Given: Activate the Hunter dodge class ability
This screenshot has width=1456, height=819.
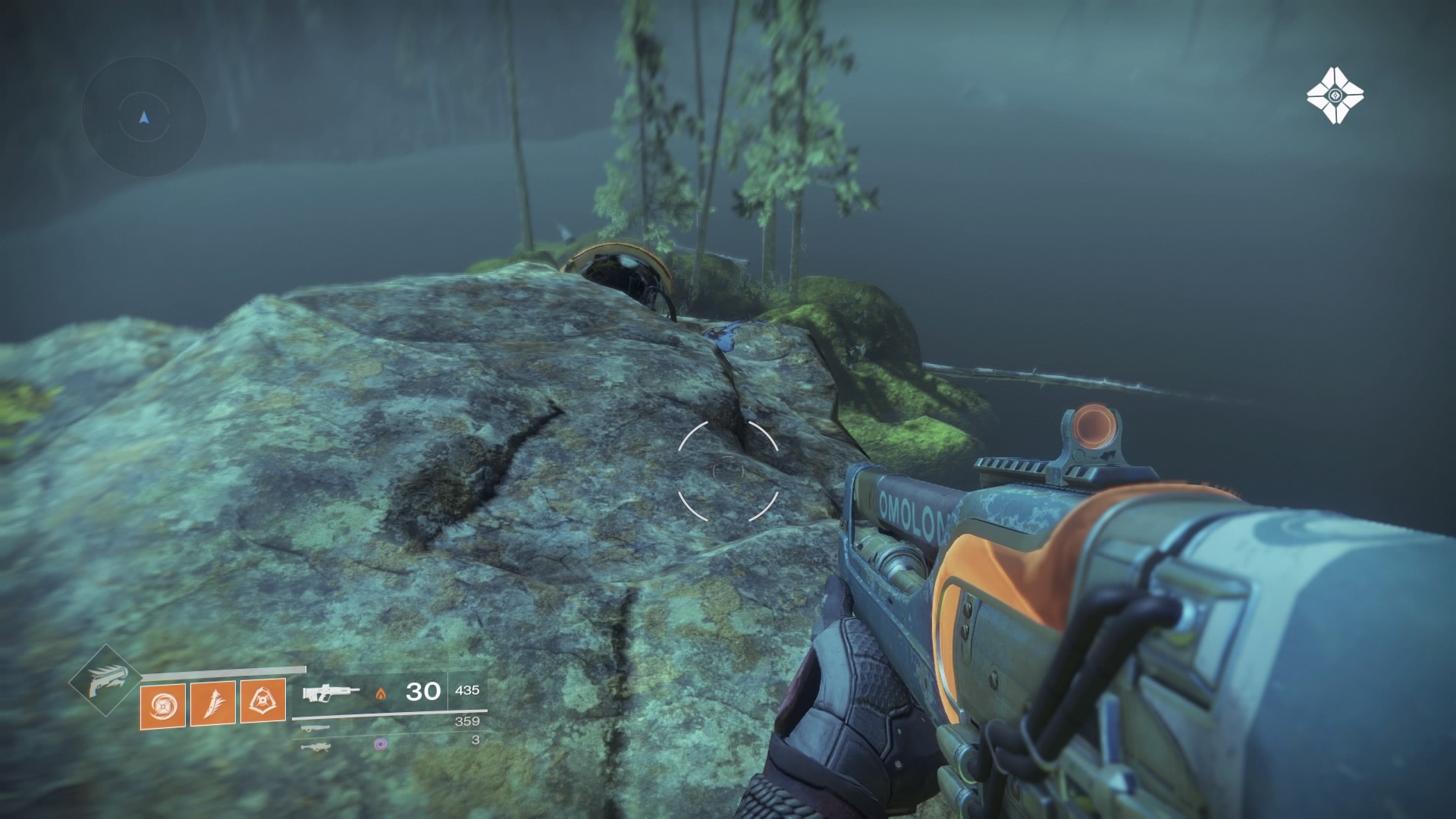Looking at the screenshot, I should click(263, 701).
